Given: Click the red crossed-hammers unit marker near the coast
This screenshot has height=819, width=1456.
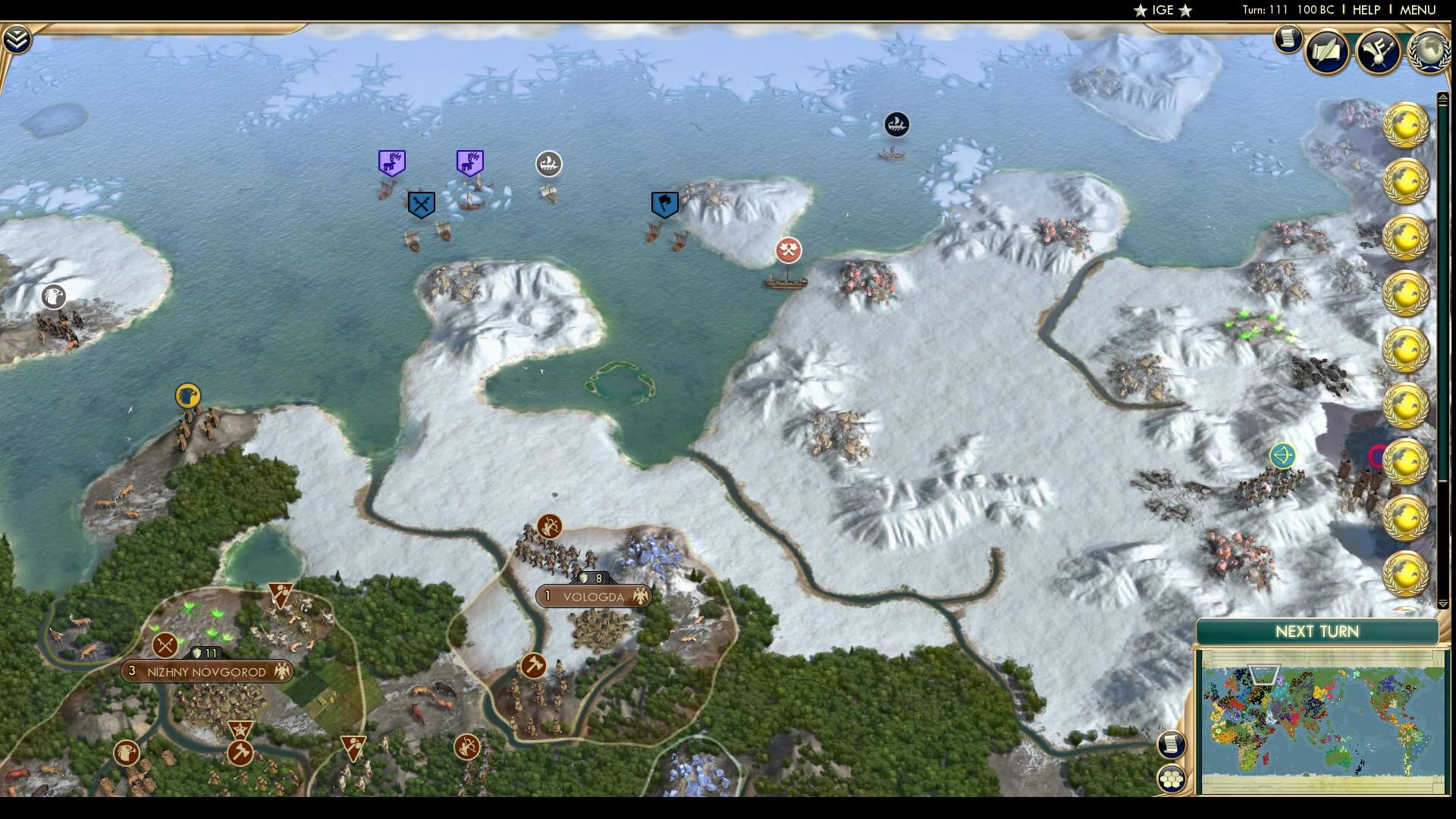Looking at the screenshot, I should tap(789, 249).
